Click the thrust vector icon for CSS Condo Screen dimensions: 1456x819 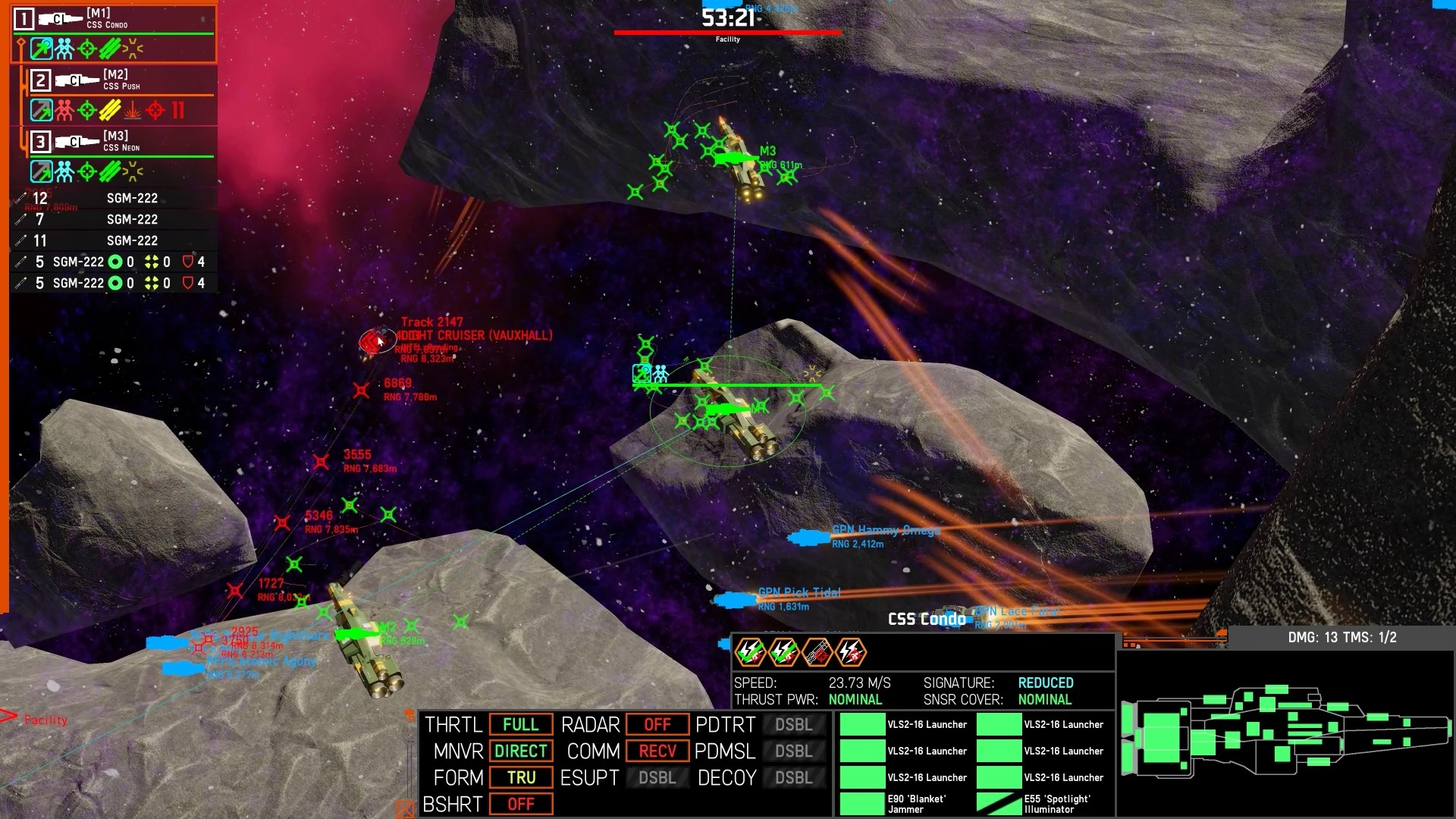click(41, 48)
